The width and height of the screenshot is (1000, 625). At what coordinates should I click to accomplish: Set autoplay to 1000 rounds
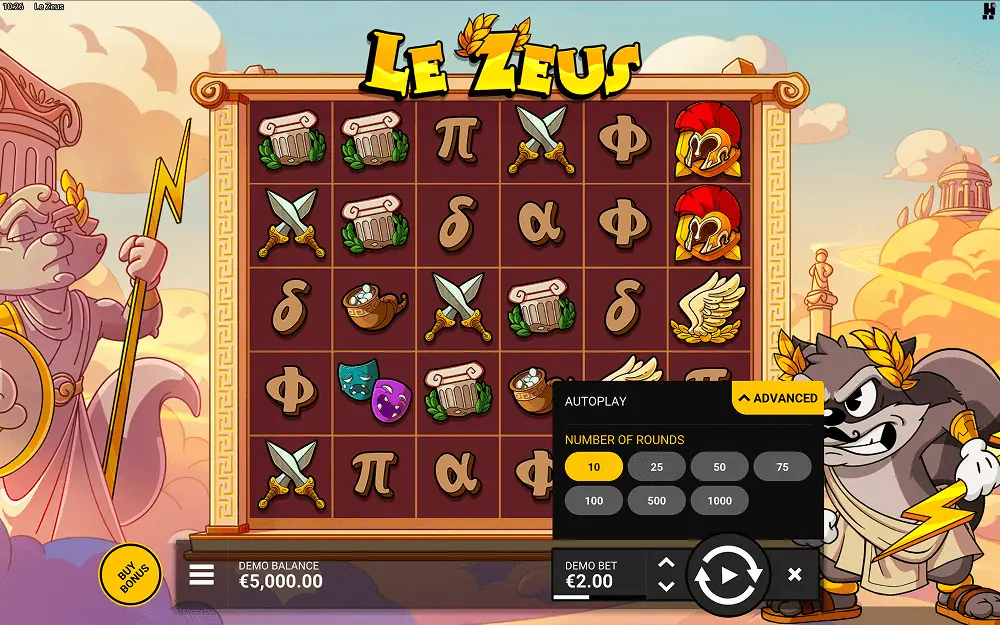pyautogui.click(x=720, y=501)
